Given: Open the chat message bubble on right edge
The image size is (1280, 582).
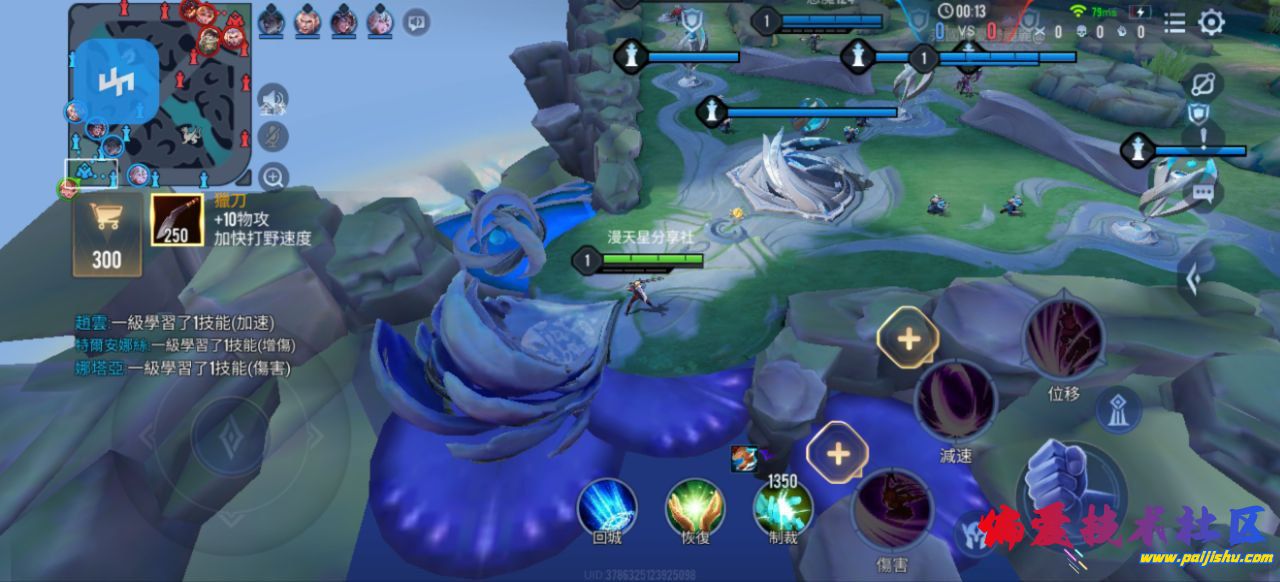Looking at the screenshot, I should [1202, 194].
